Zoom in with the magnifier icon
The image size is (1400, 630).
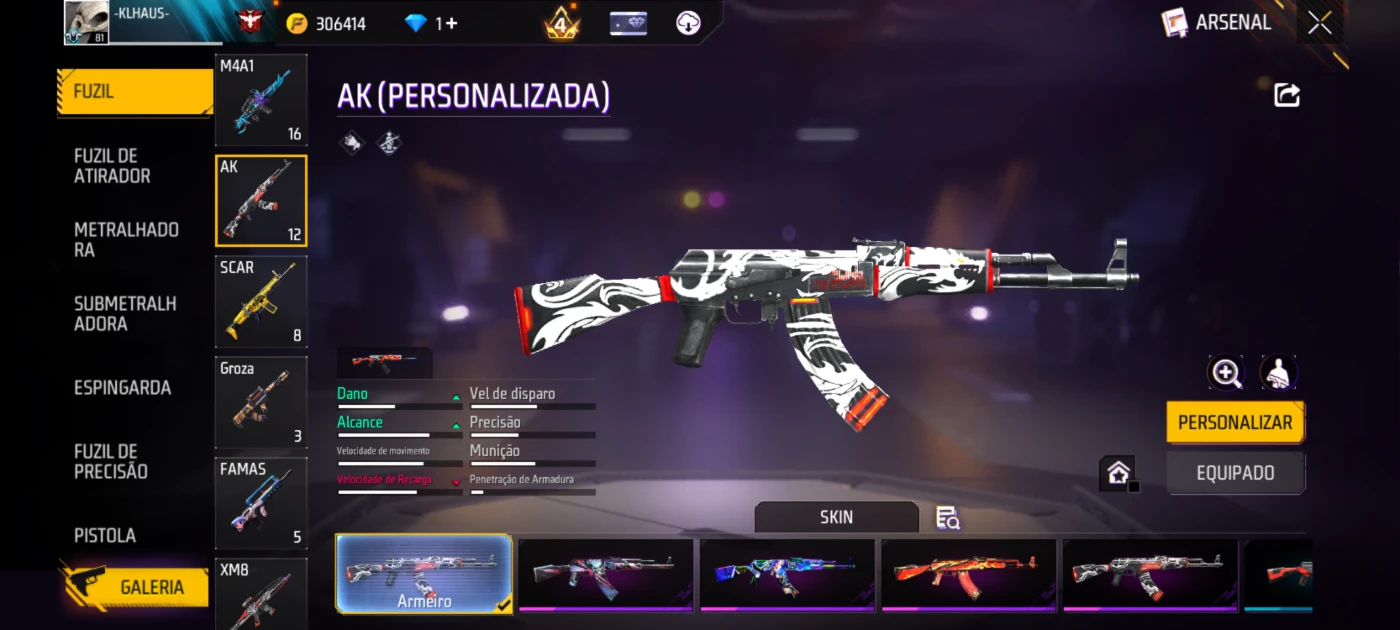1226,373
